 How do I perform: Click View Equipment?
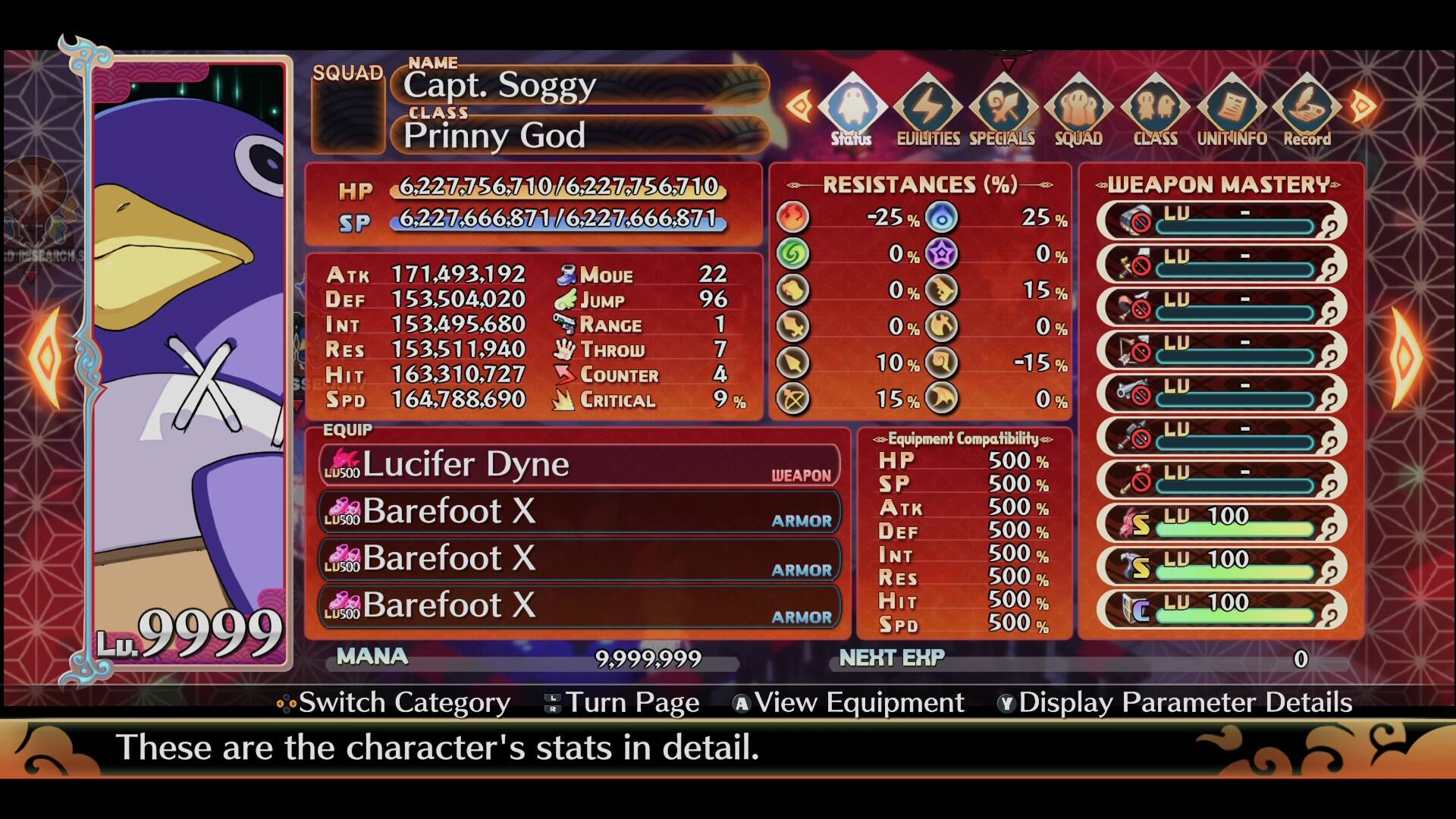(x=849, y=703)
